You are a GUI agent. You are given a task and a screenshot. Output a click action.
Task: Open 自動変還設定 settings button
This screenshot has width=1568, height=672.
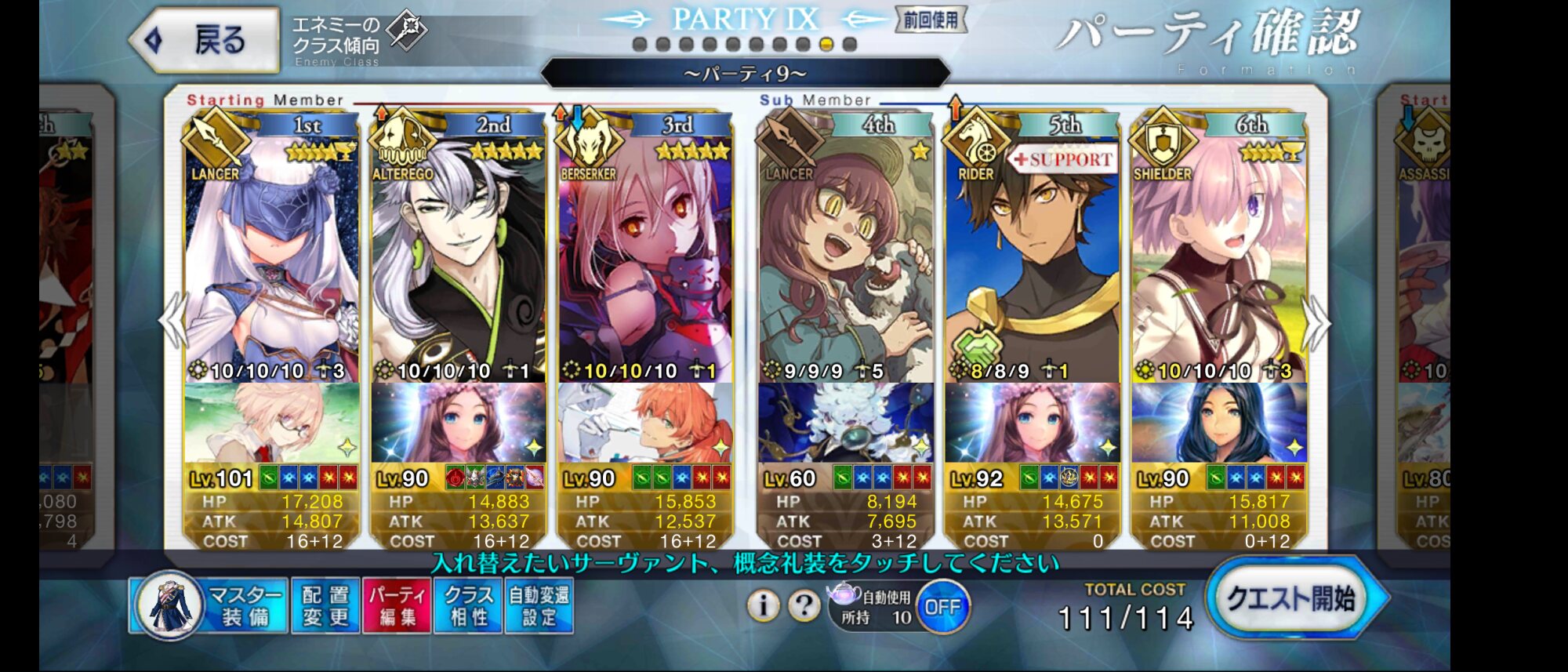coord(539,605)
